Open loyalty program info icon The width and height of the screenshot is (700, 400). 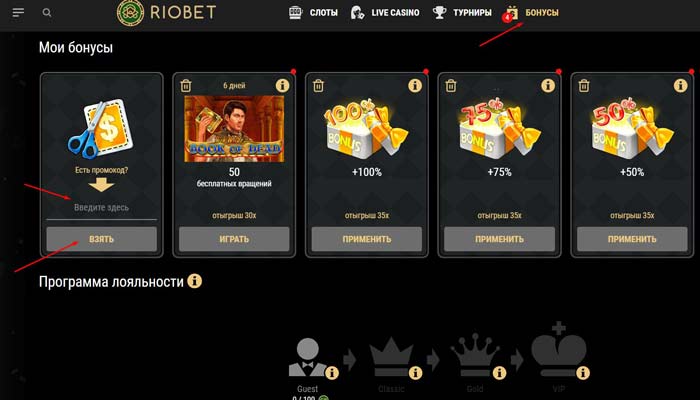pyautogui.click(x=195, y=282)
